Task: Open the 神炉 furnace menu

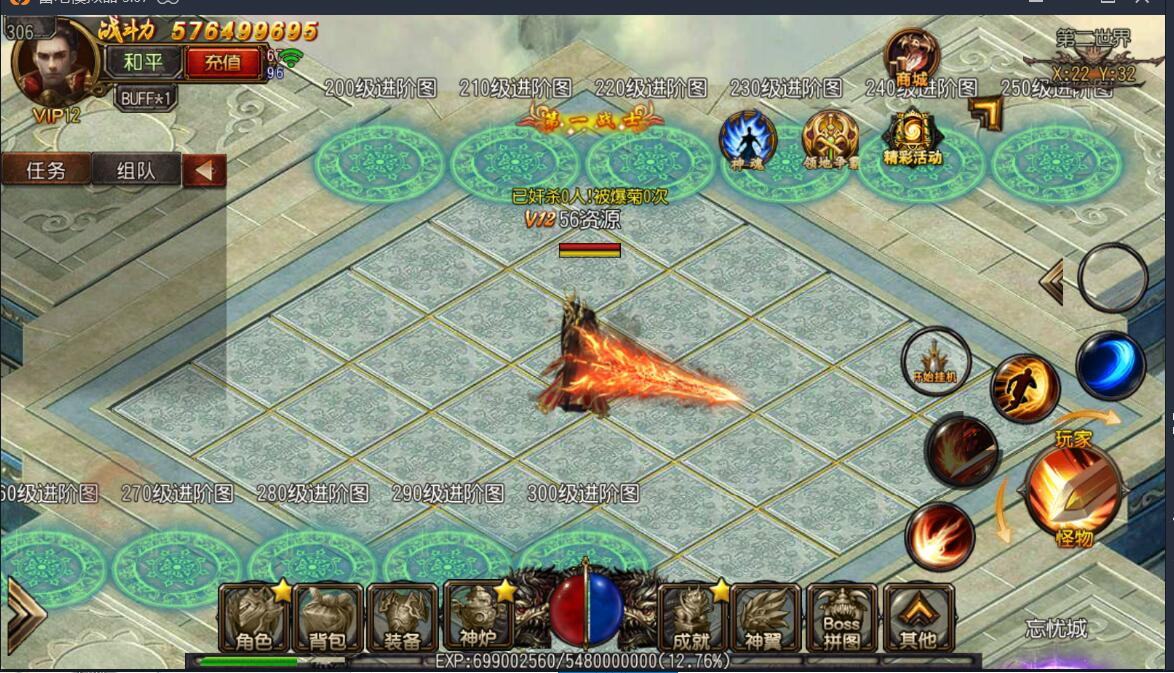Action: pyautogui.click(x=477, y=617)
